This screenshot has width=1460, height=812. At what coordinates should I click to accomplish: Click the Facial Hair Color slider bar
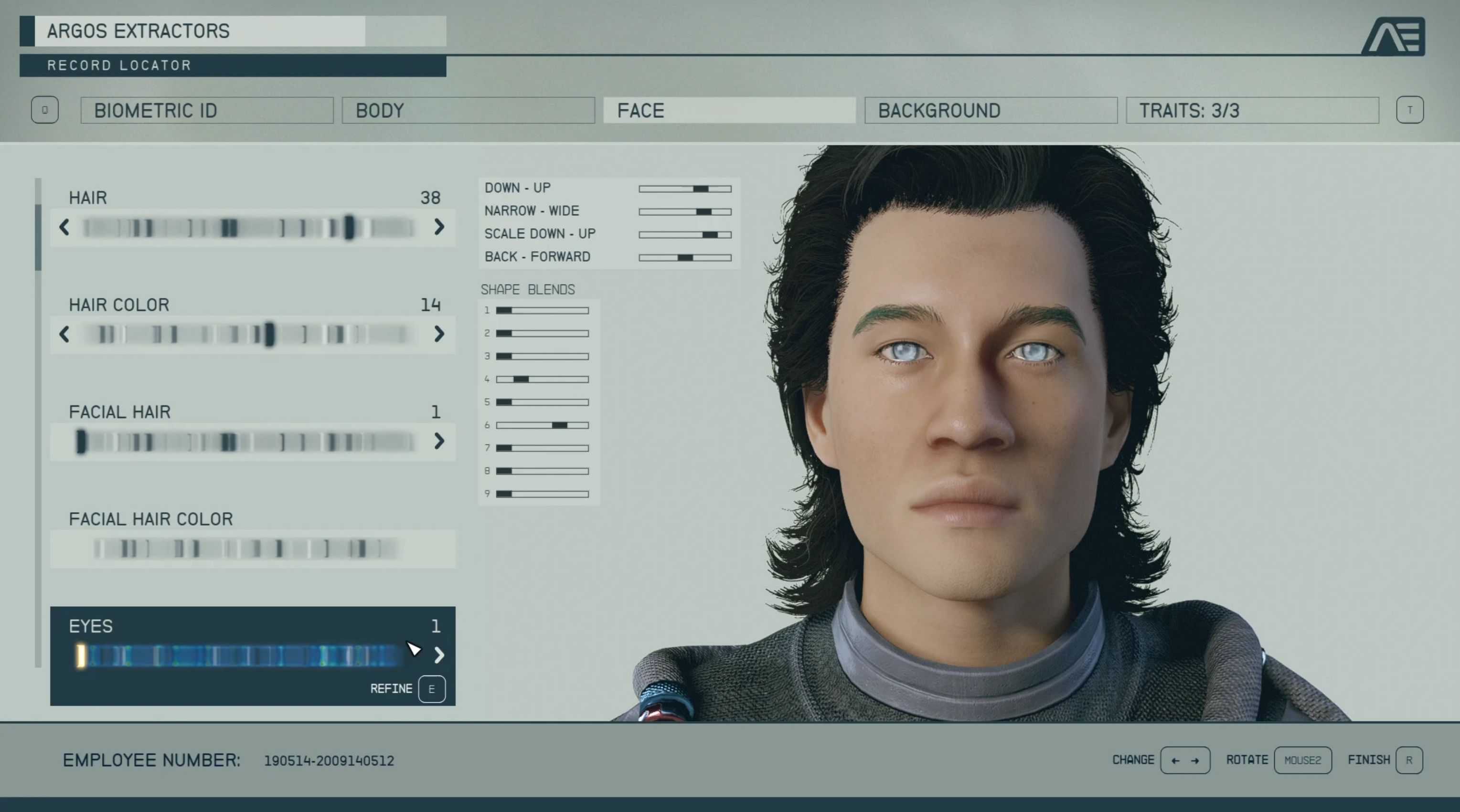(246, 548)
